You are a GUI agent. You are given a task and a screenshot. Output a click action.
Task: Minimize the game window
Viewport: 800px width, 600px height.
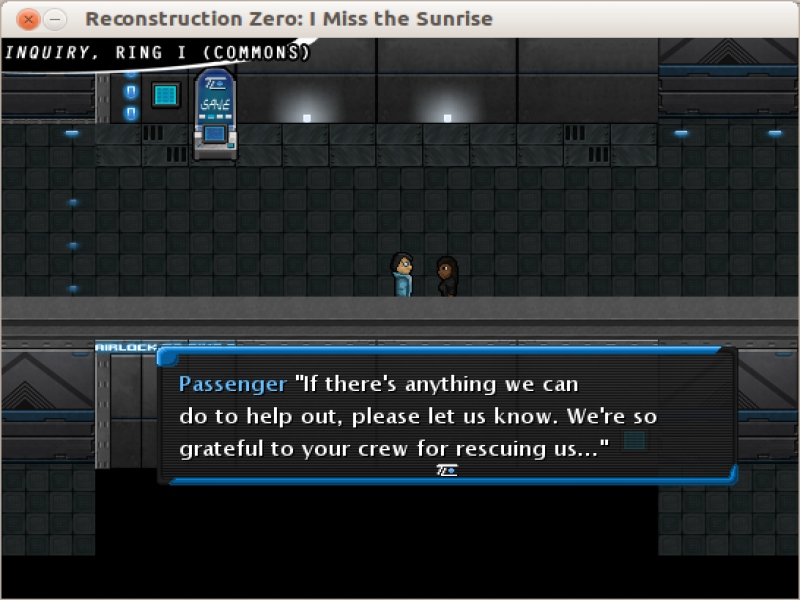[56, 19]
